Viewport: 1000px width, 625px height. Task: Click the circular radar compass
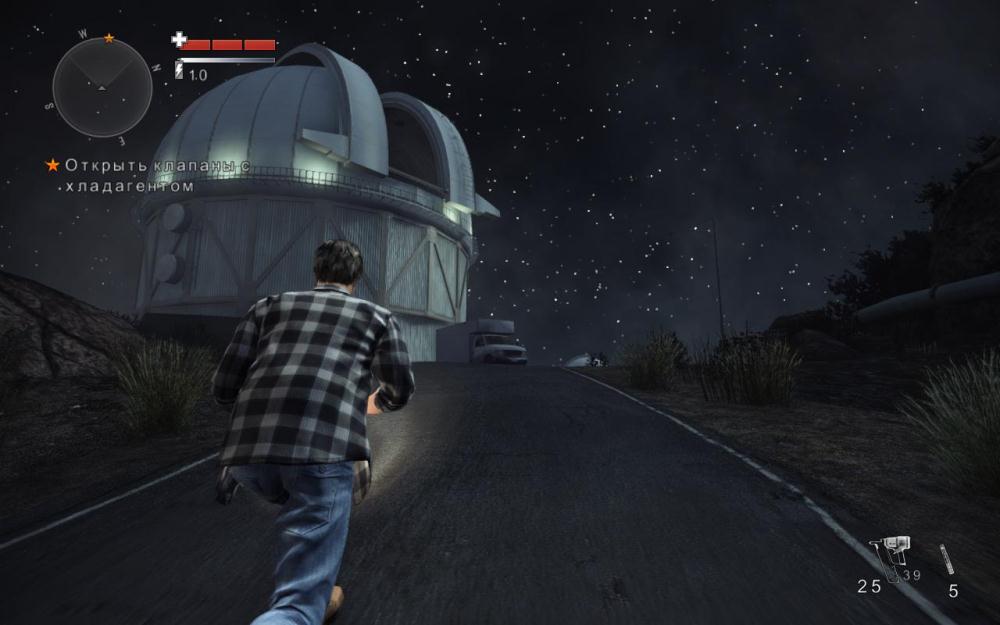[x=102, y=88]
